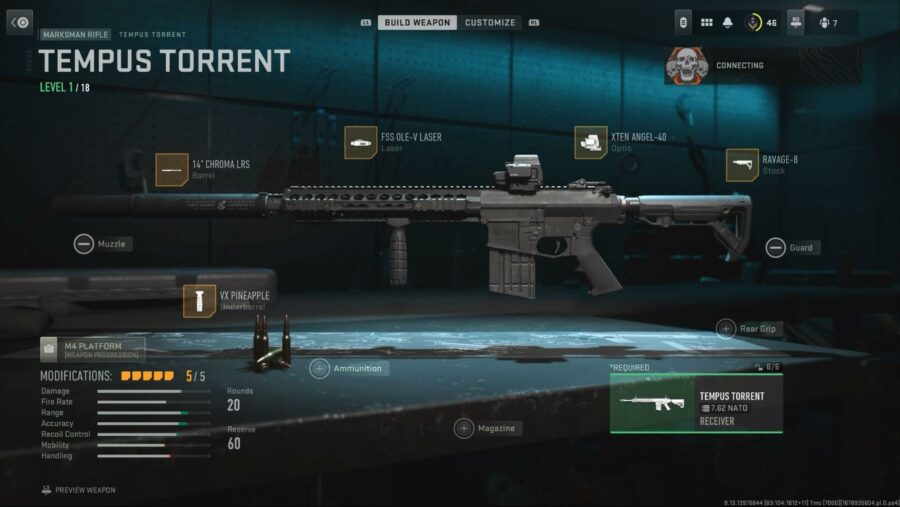Go back using the top-left back arrow

coord(20,22)
